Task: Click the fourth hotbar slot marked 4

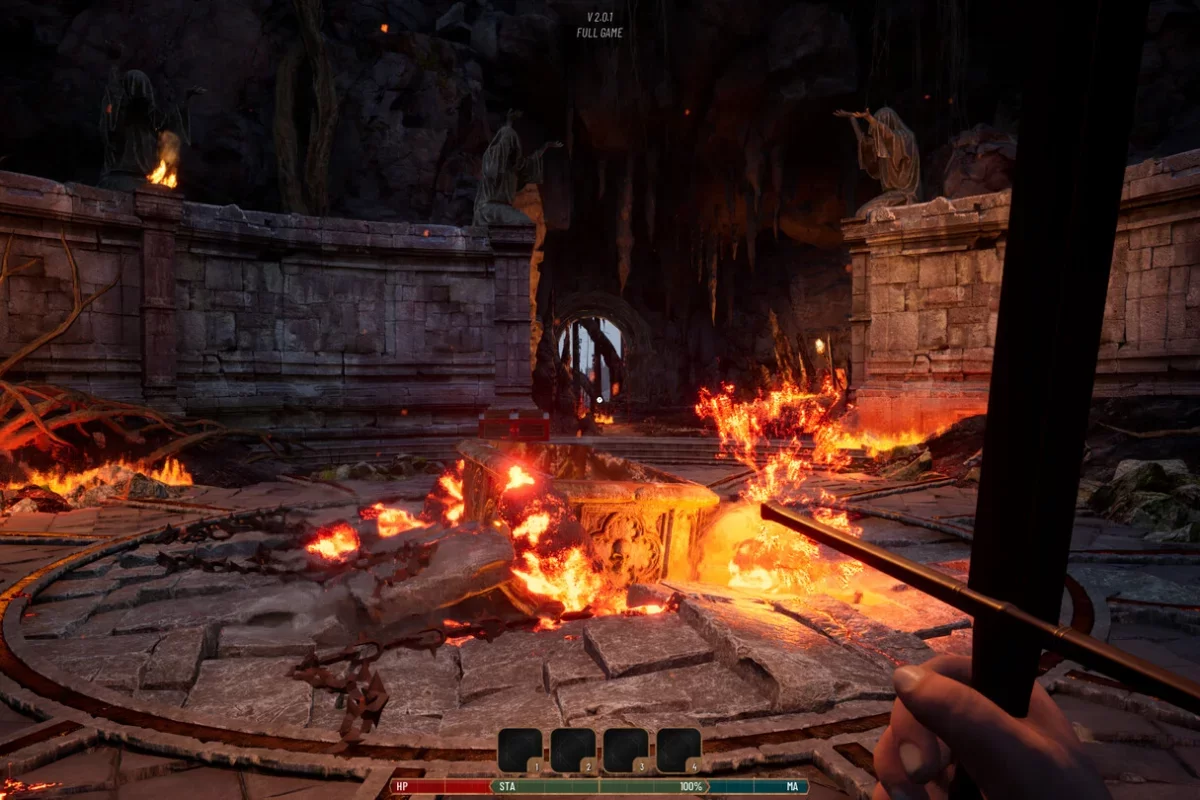Action: tap(679, 750)
